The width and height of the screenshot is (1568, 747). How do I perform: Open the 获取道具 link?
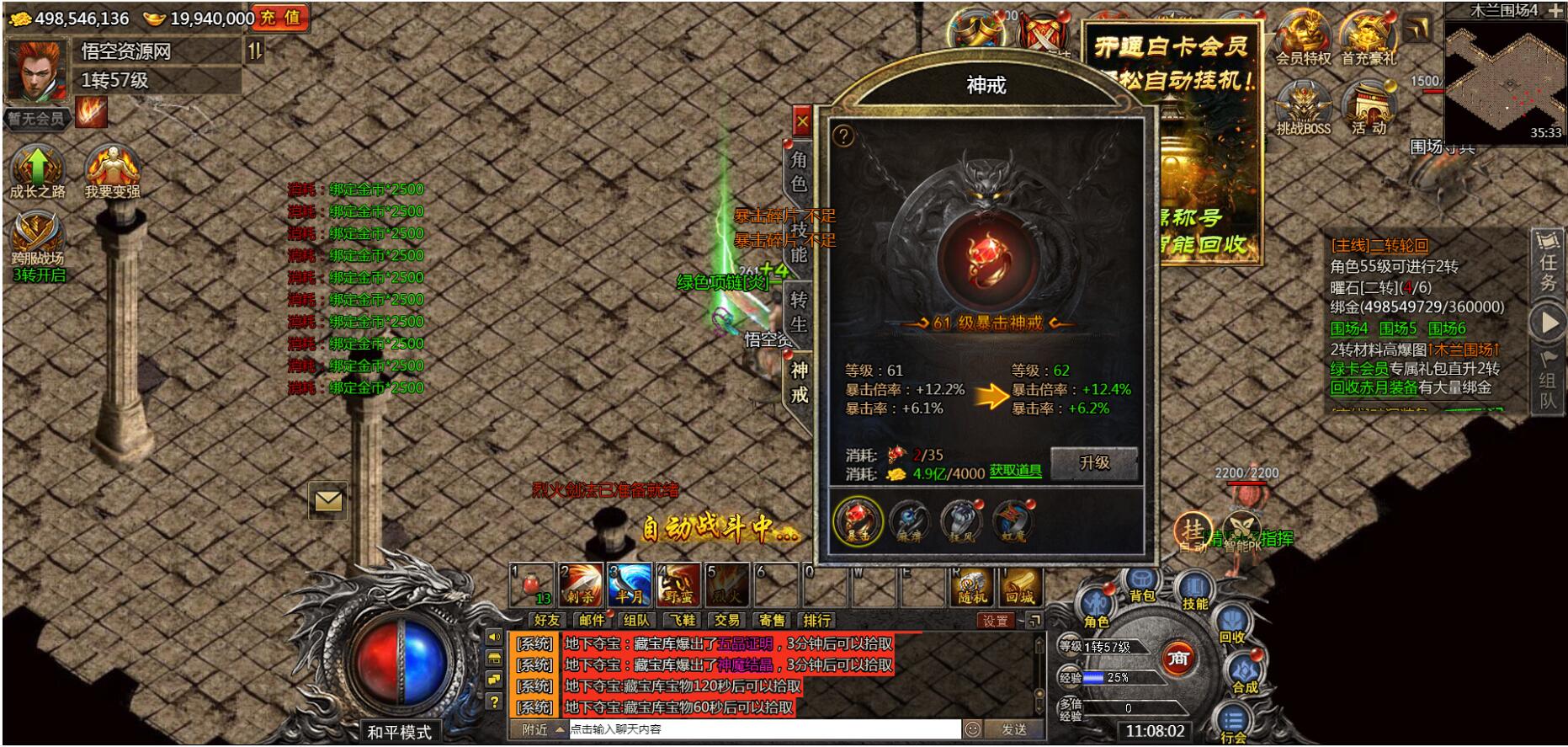coord(1015,471)
